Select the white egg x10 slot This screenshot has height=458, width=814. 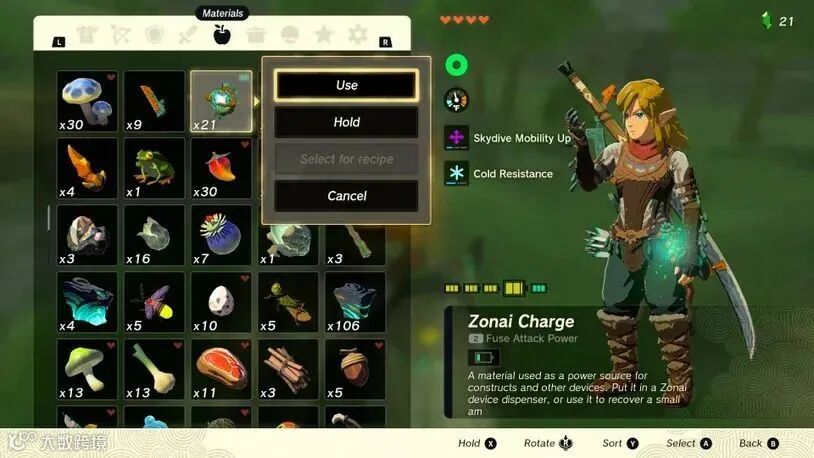pyautogui.click(x=221, y=302)
